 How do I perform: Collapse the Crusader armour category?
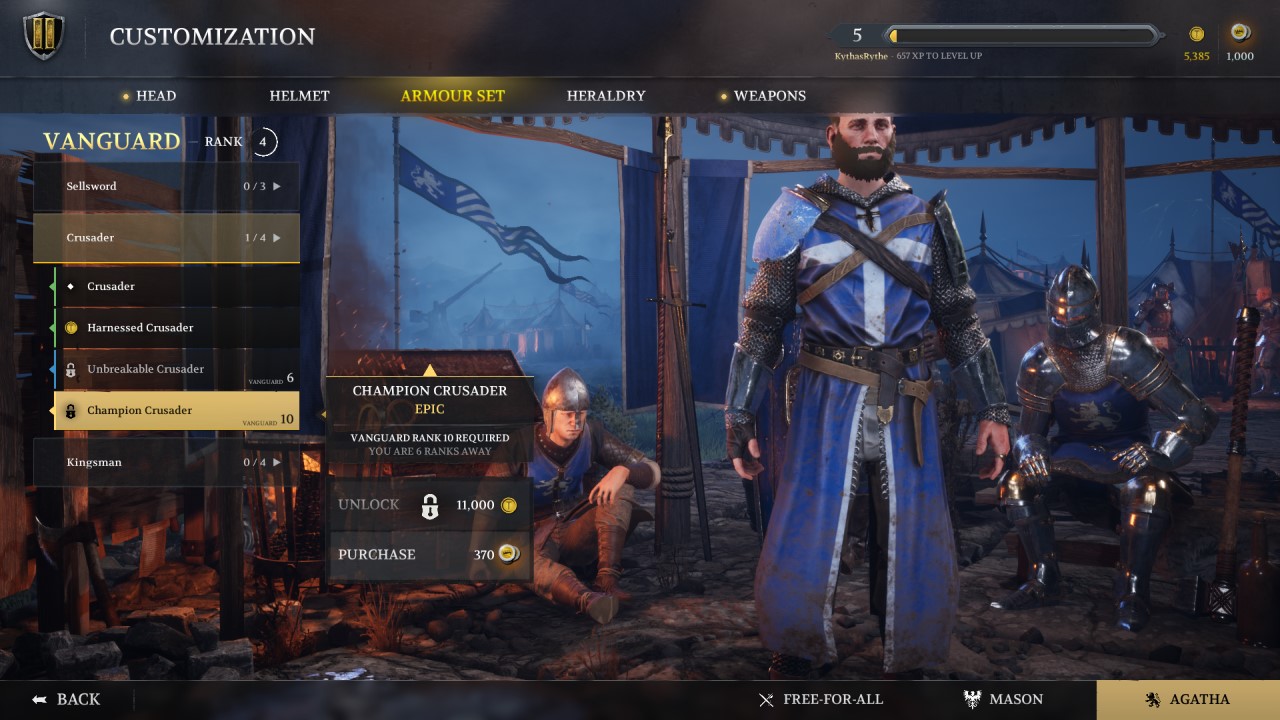tap(166, 238)
